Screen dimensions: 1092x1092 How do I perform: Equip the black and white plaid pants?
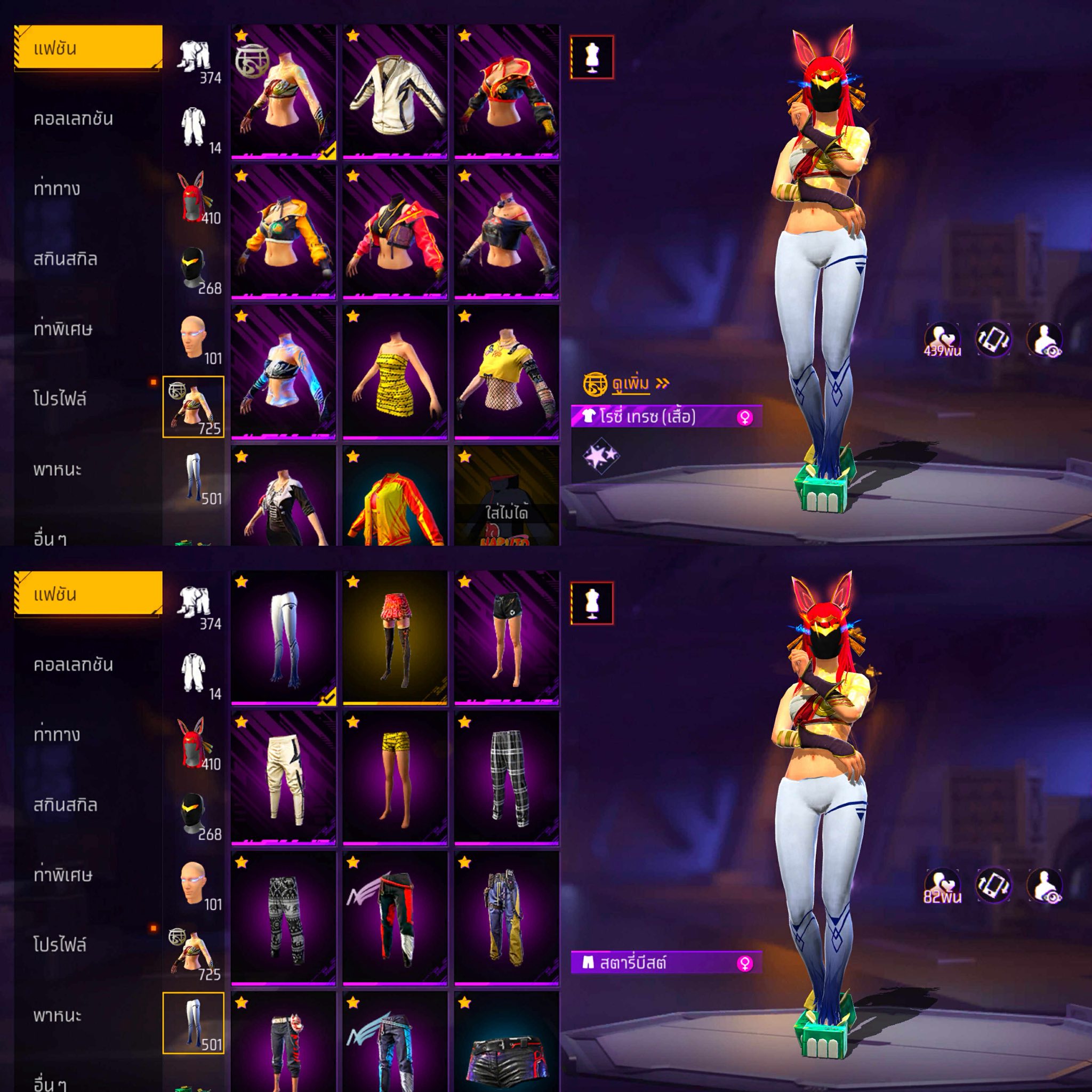507,778
